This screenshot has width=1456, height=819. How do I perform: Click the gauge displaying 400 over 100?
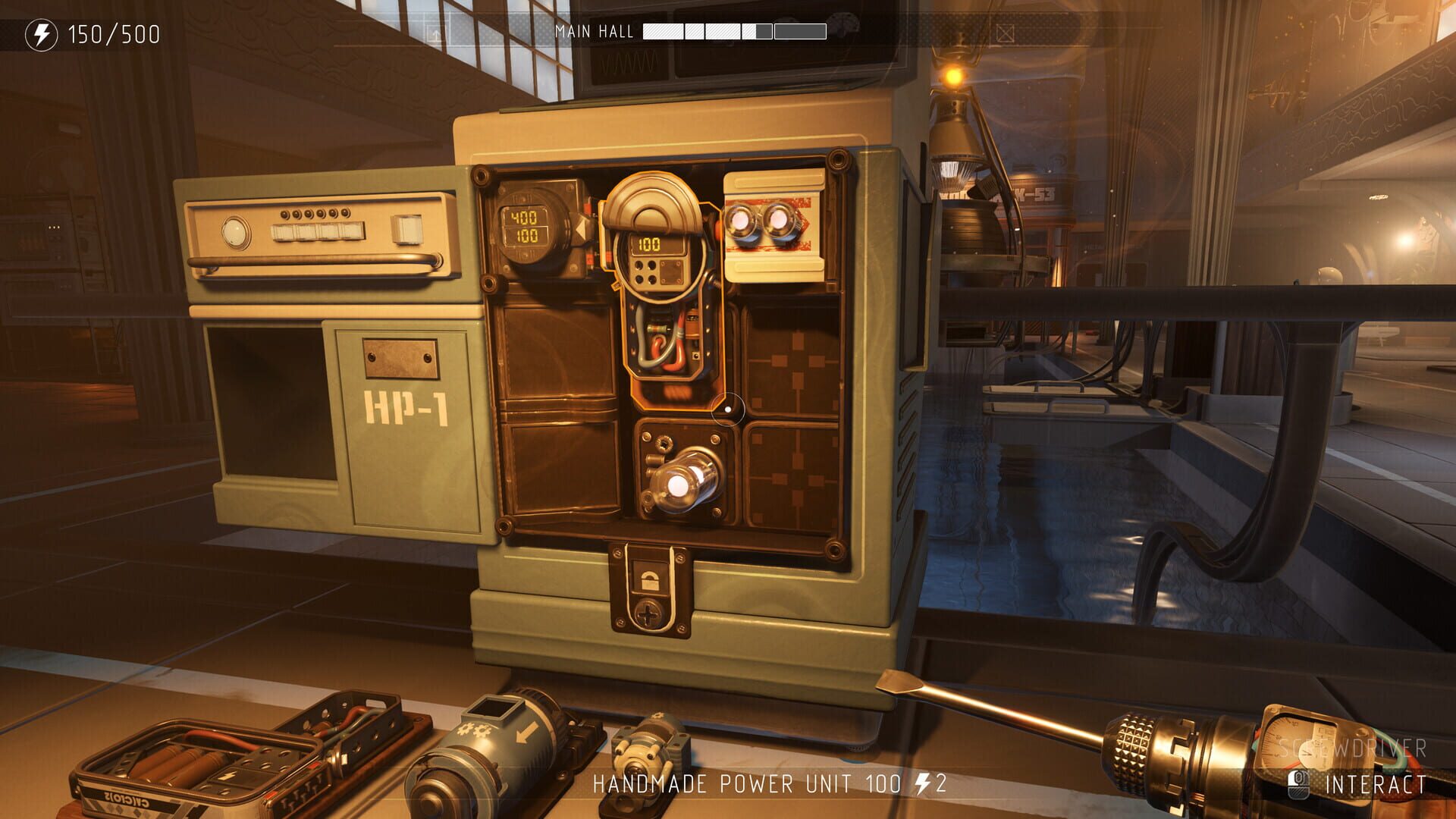coord(527,225)
